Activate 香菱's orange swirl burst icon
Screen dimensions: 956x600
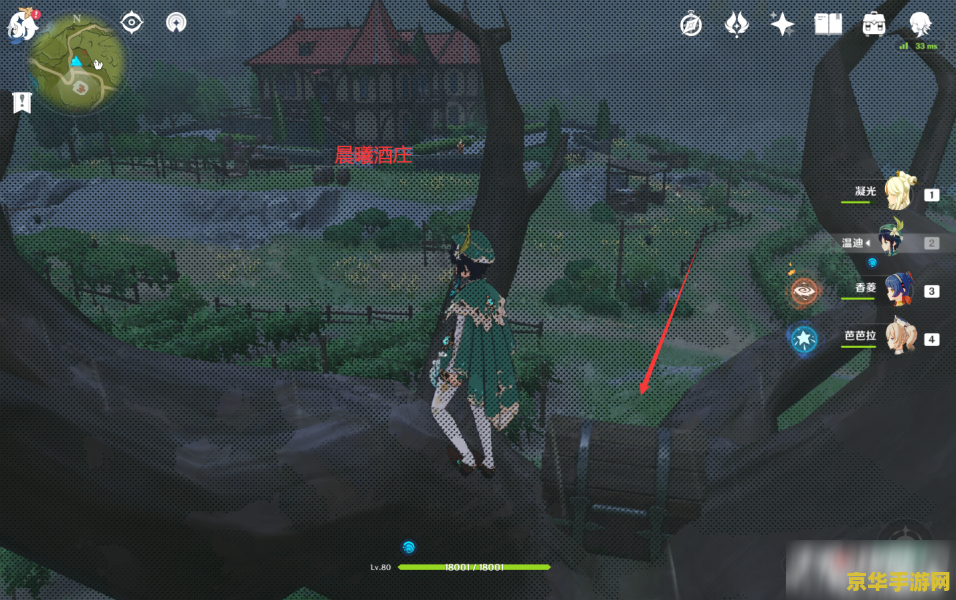click(x=804, y=291)
